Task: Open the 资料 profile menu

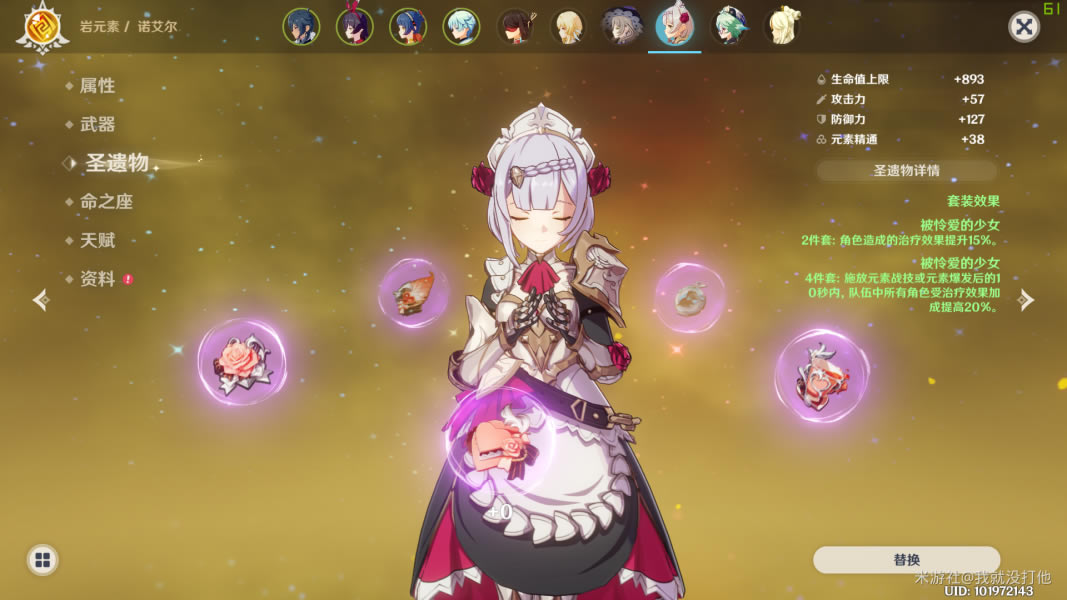Action: [x=98, y=279]
